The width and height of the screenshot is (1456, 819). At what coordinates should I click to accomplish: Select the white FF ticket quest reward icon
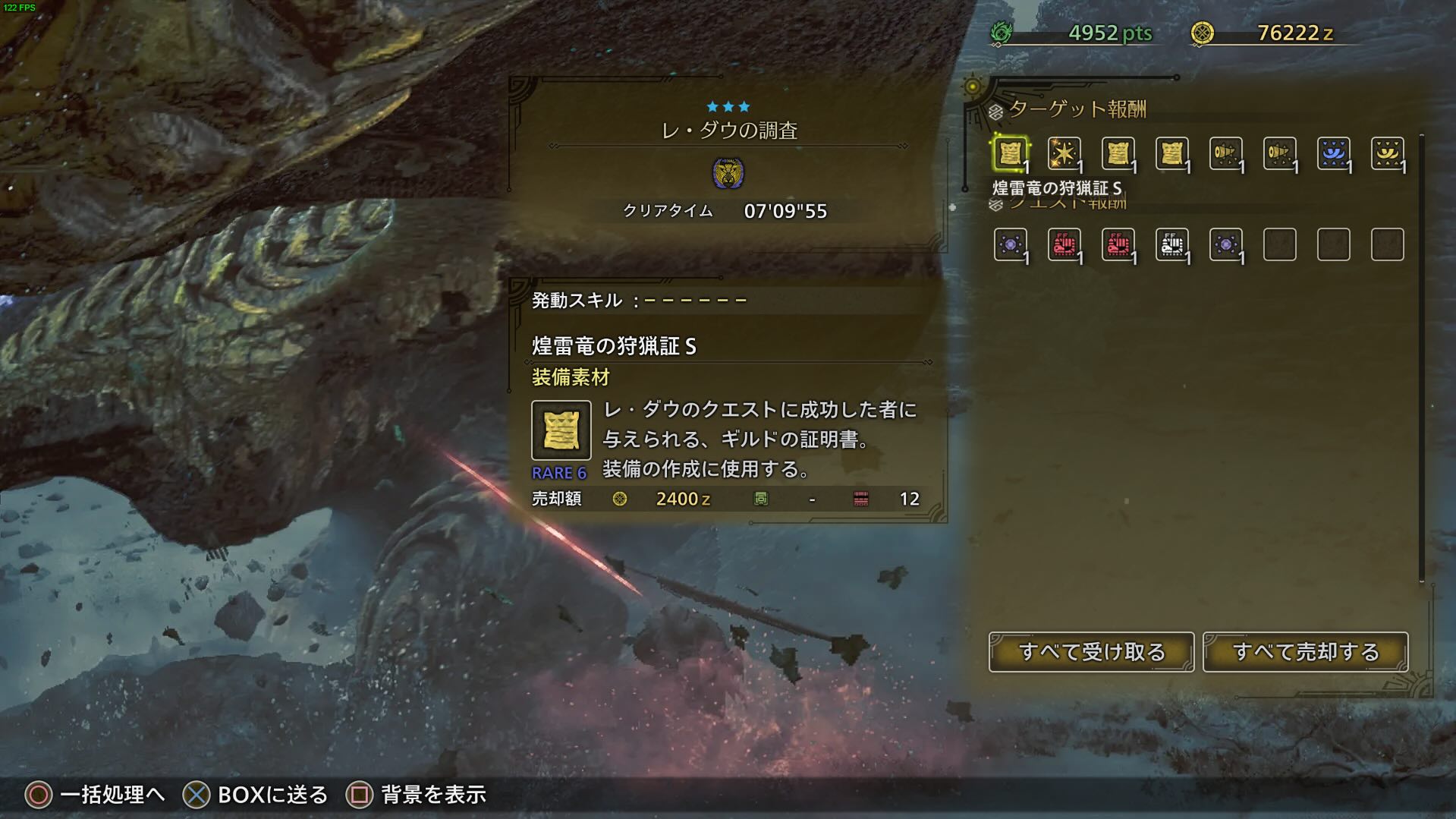pyautogui.click(x=1172, y=244)
